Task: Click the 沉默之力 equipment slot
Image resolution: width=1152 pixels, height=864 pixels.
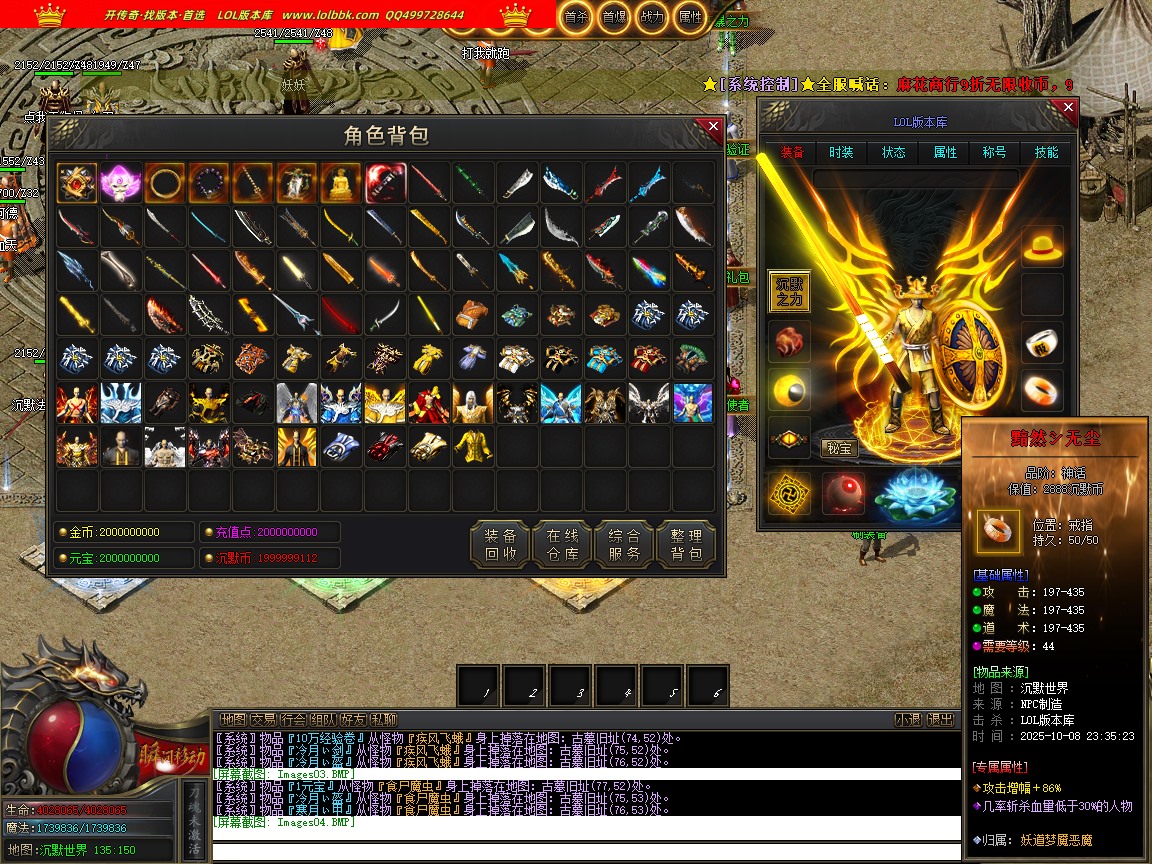Action: [789, 291]
